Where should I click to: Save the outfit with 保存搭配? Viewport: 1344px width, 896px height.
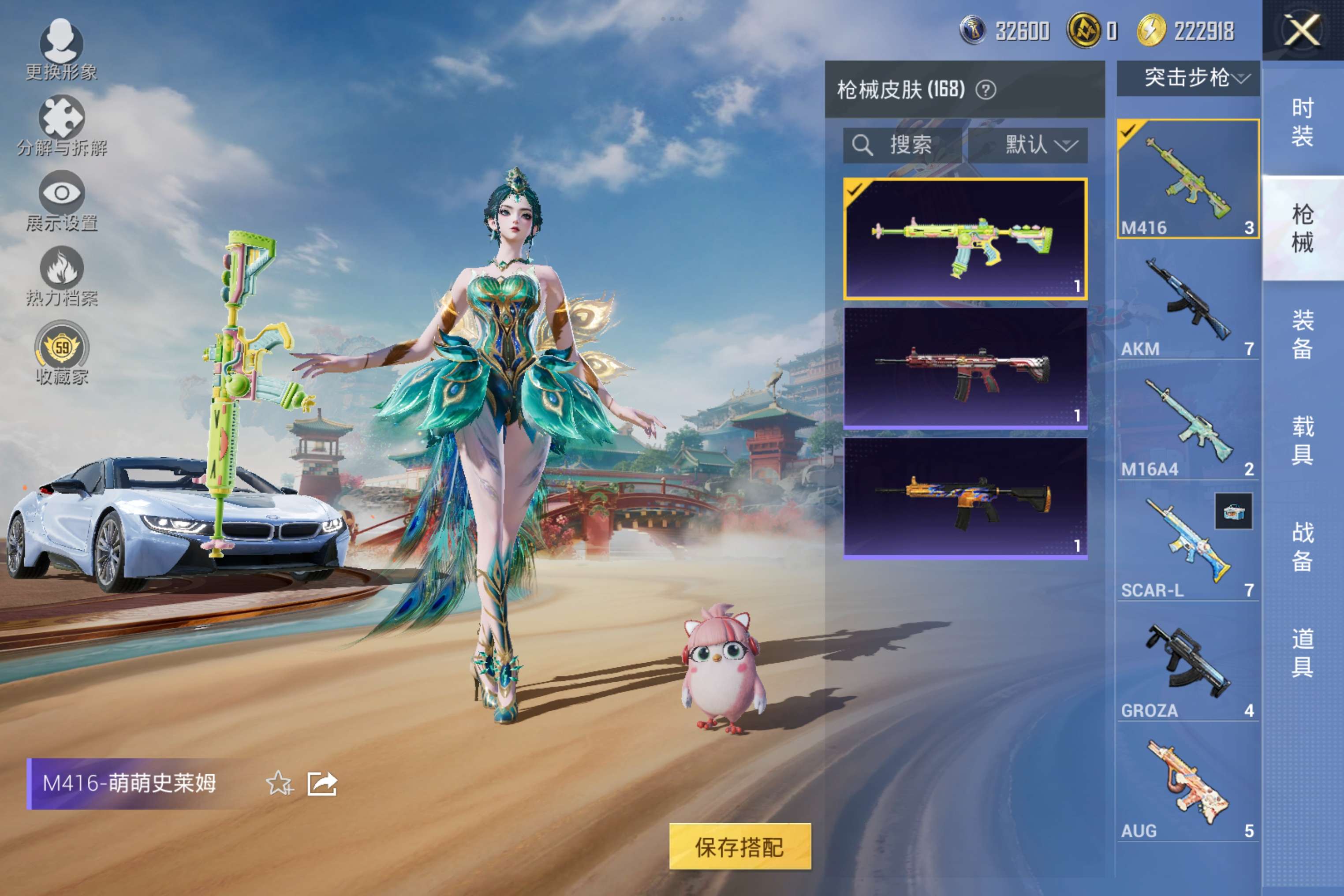739,846
